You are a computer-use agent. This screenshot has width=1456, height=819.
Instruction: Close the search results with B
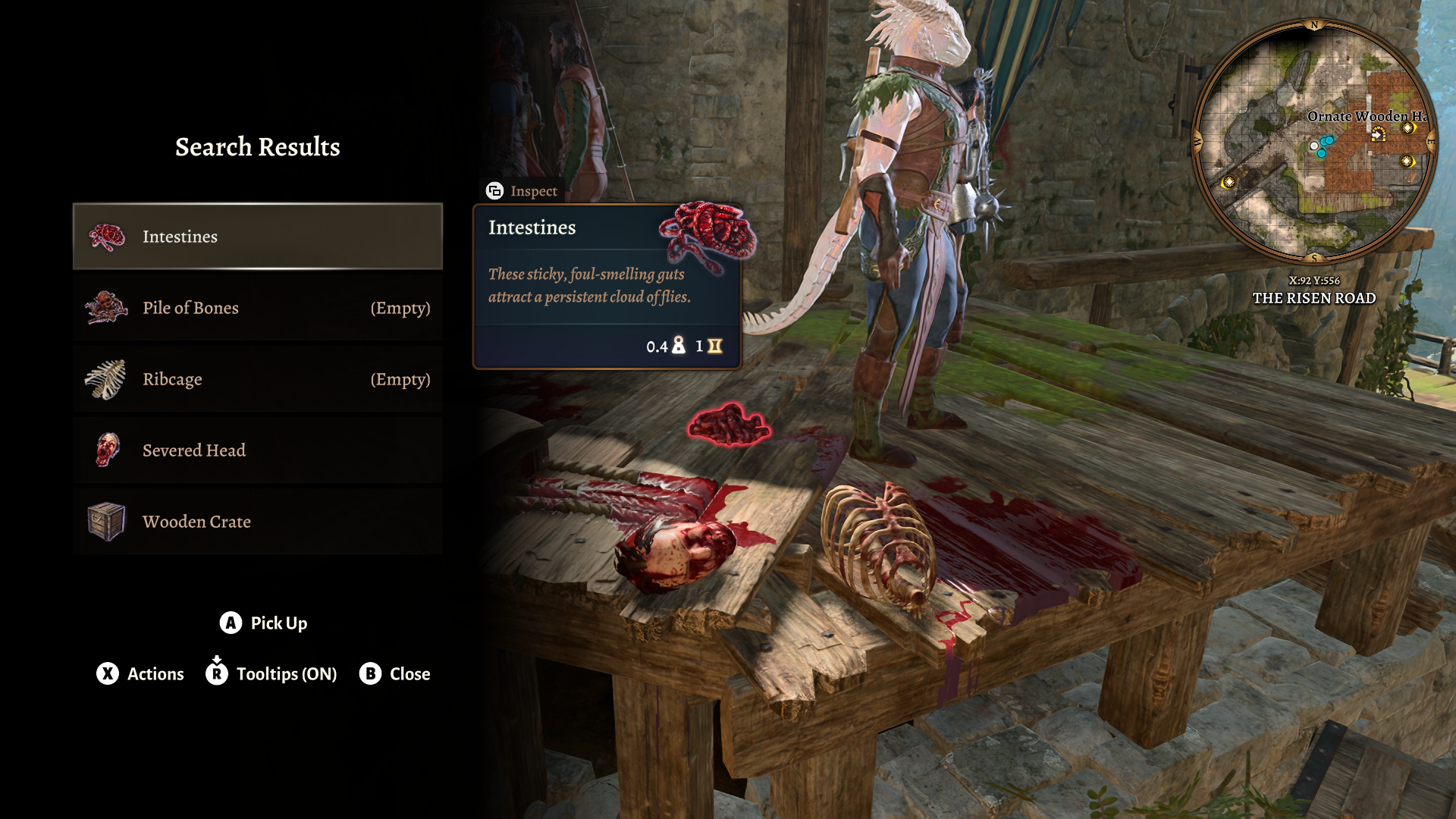371,673
